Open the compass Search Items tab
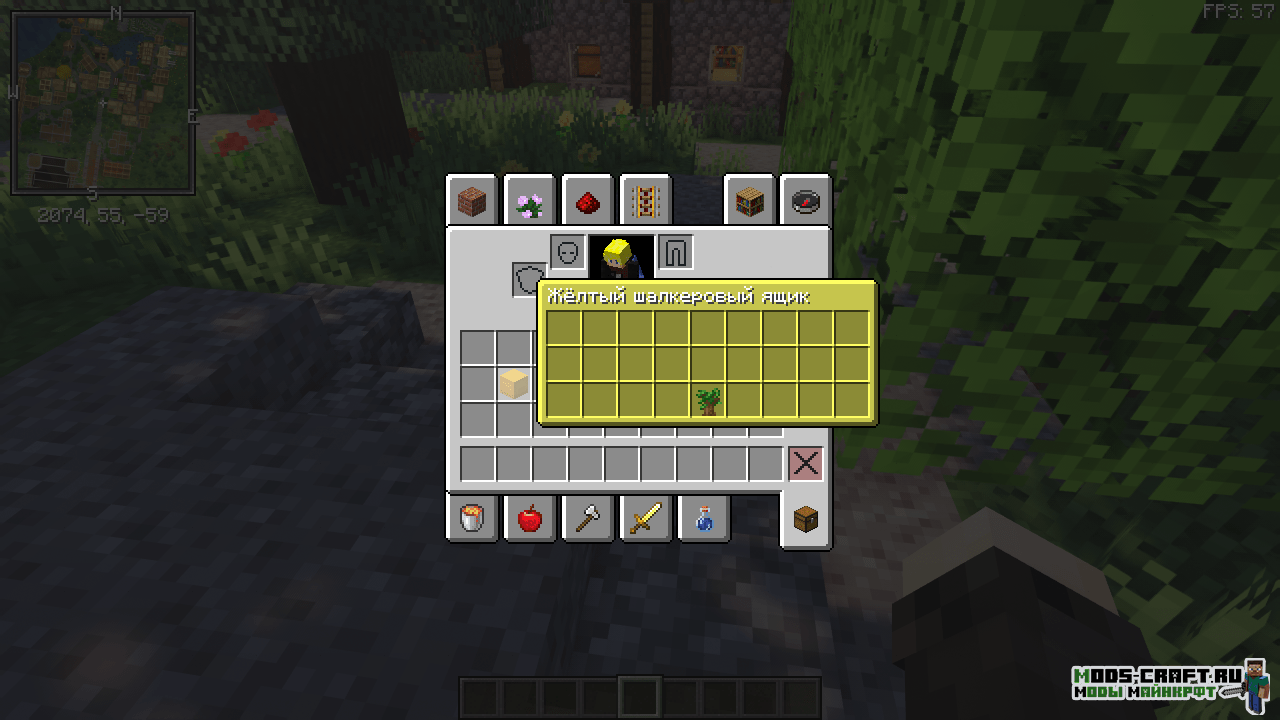1280x720 pixels. coord(806,202)
